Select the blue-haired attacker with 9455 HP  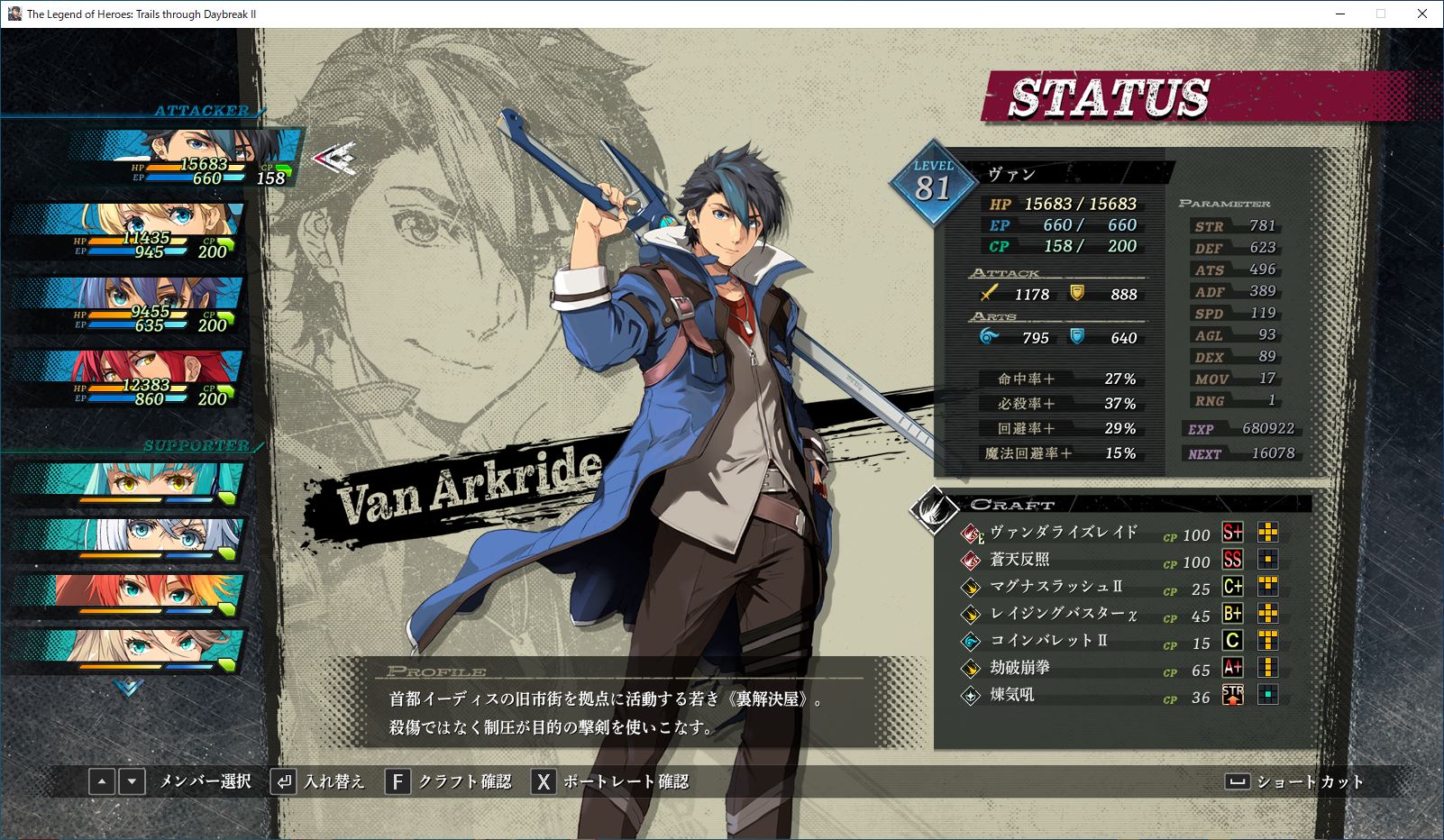[x=128, y=305]
